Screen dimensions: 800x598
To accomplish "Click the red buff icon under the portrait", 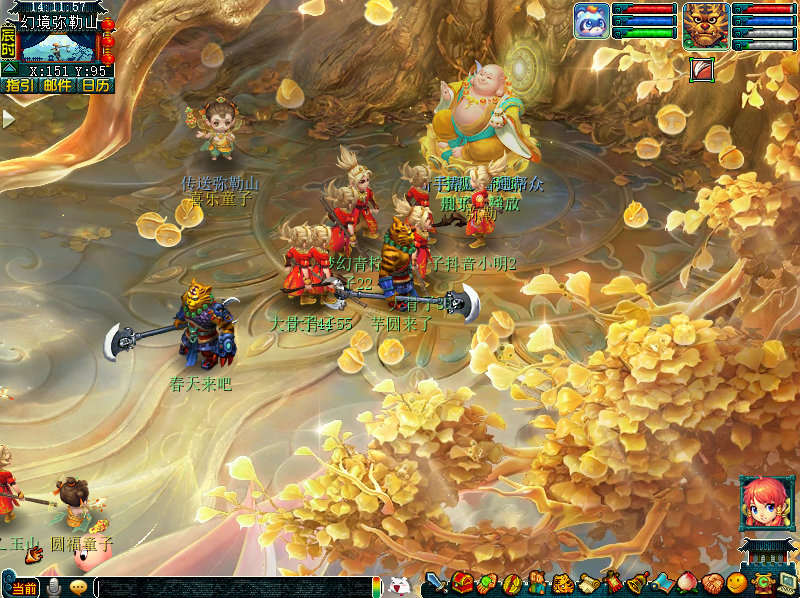I will [701, 70].
